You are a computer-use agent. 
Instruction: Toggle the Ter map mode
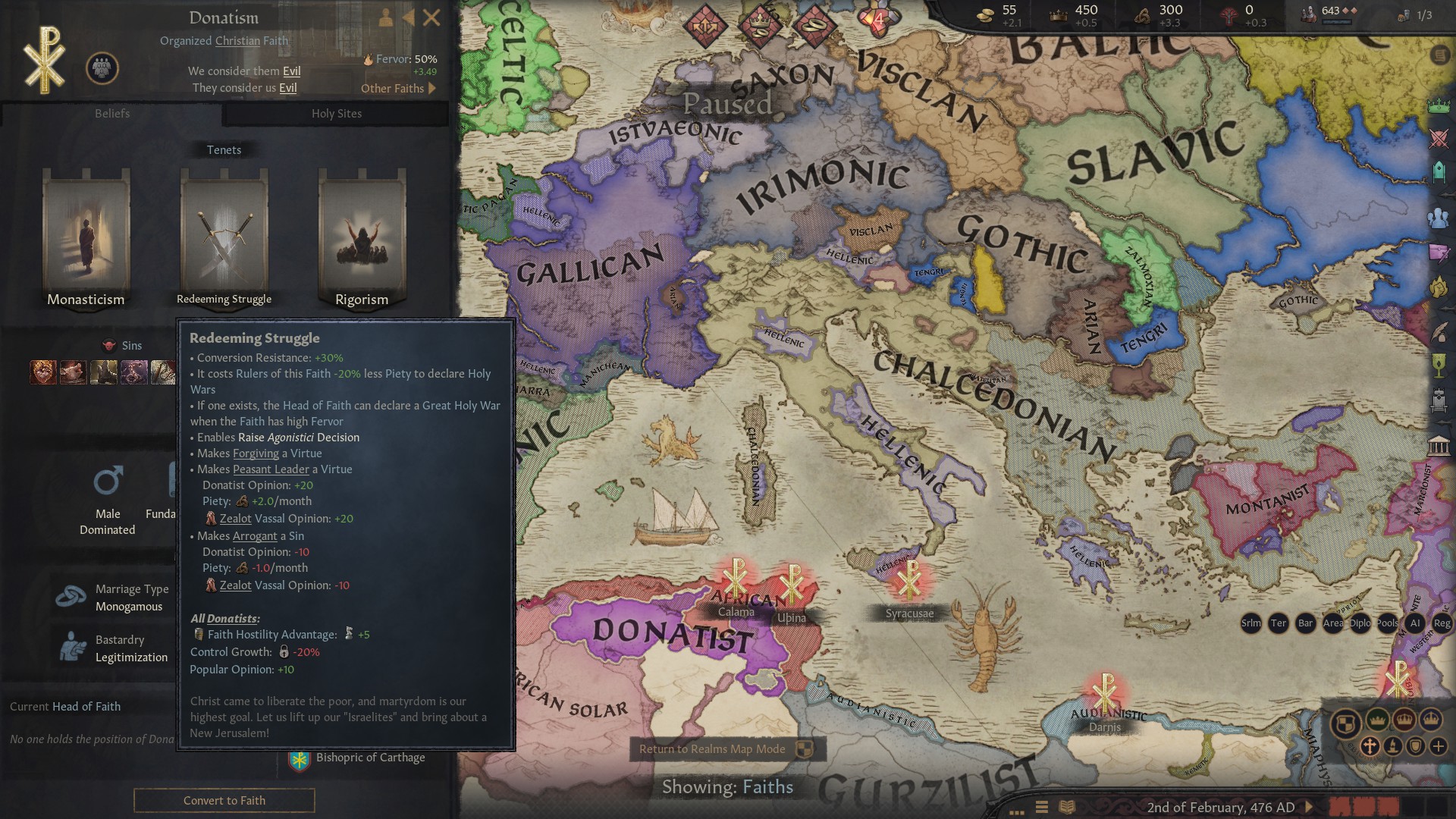[x=1278, y=623]
